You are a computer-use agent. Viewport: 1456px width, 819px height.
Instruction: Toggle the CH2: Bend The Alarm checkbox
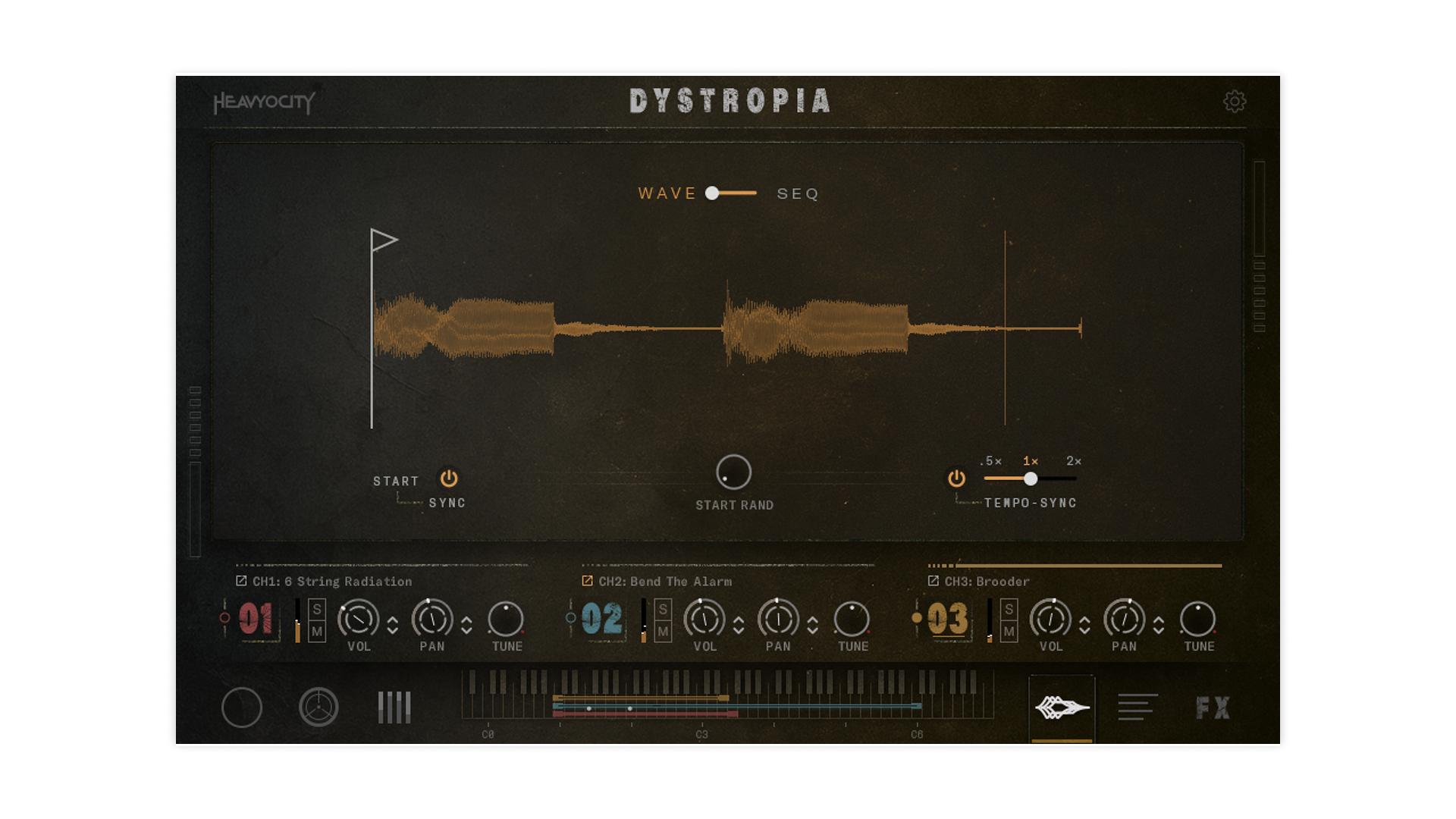click(x=587, y=581)
